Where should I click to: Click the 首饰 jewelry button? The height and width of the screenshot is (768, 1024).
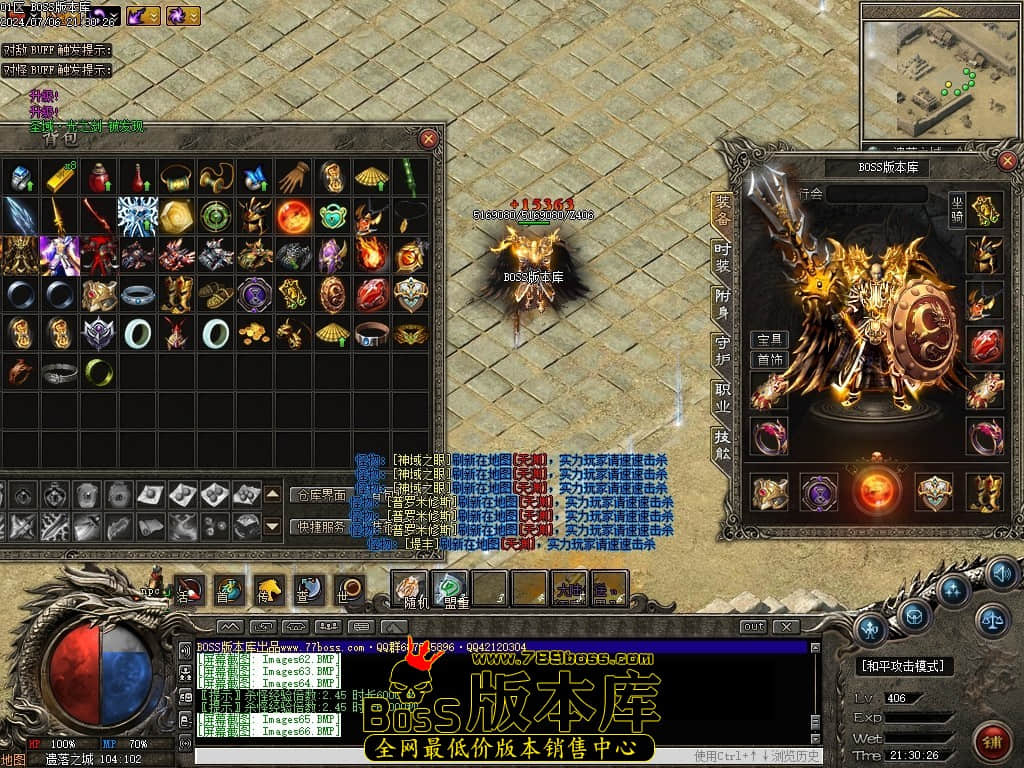coord(769,359)
